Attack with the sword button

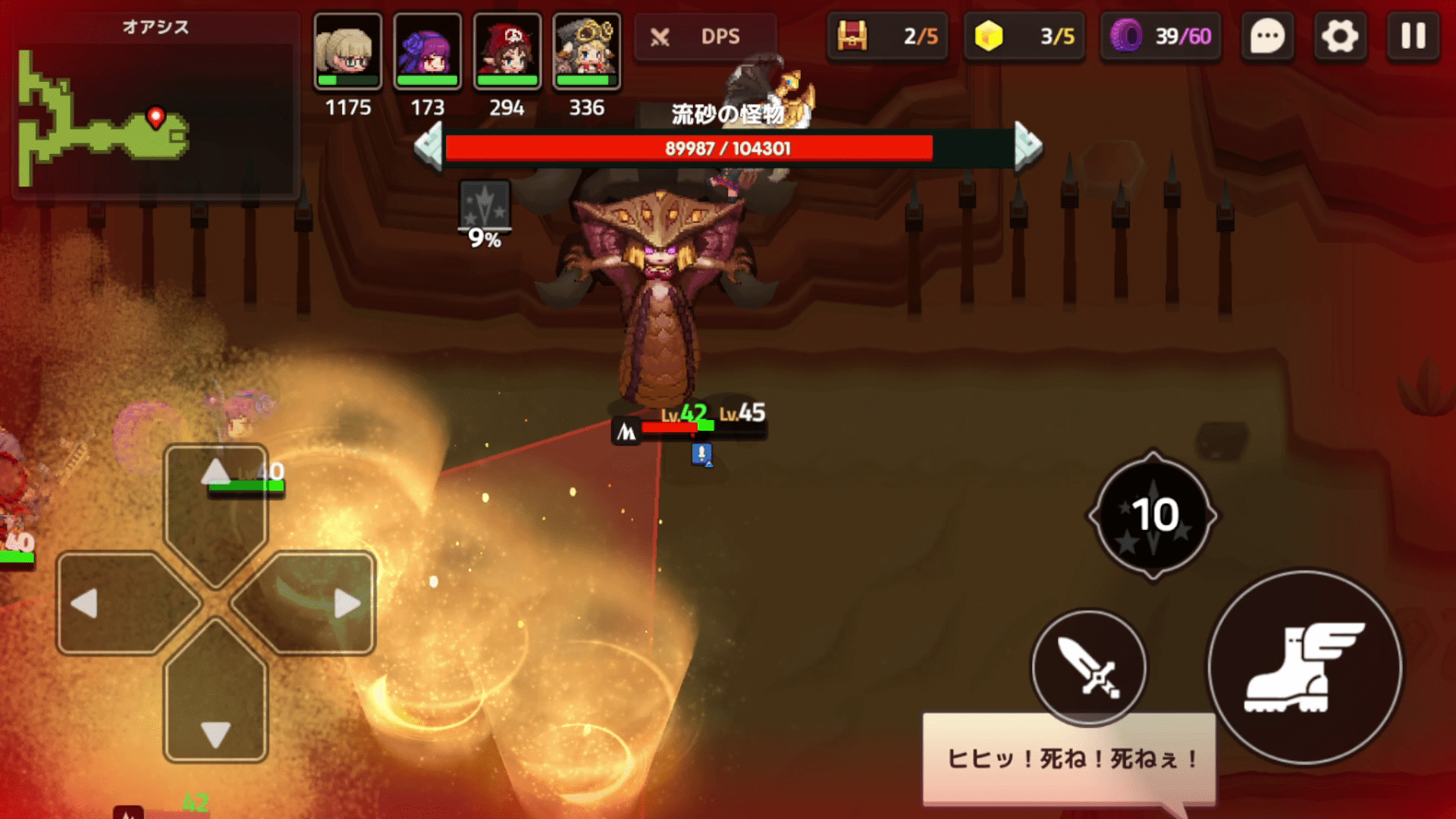[x=1089, y=667]
